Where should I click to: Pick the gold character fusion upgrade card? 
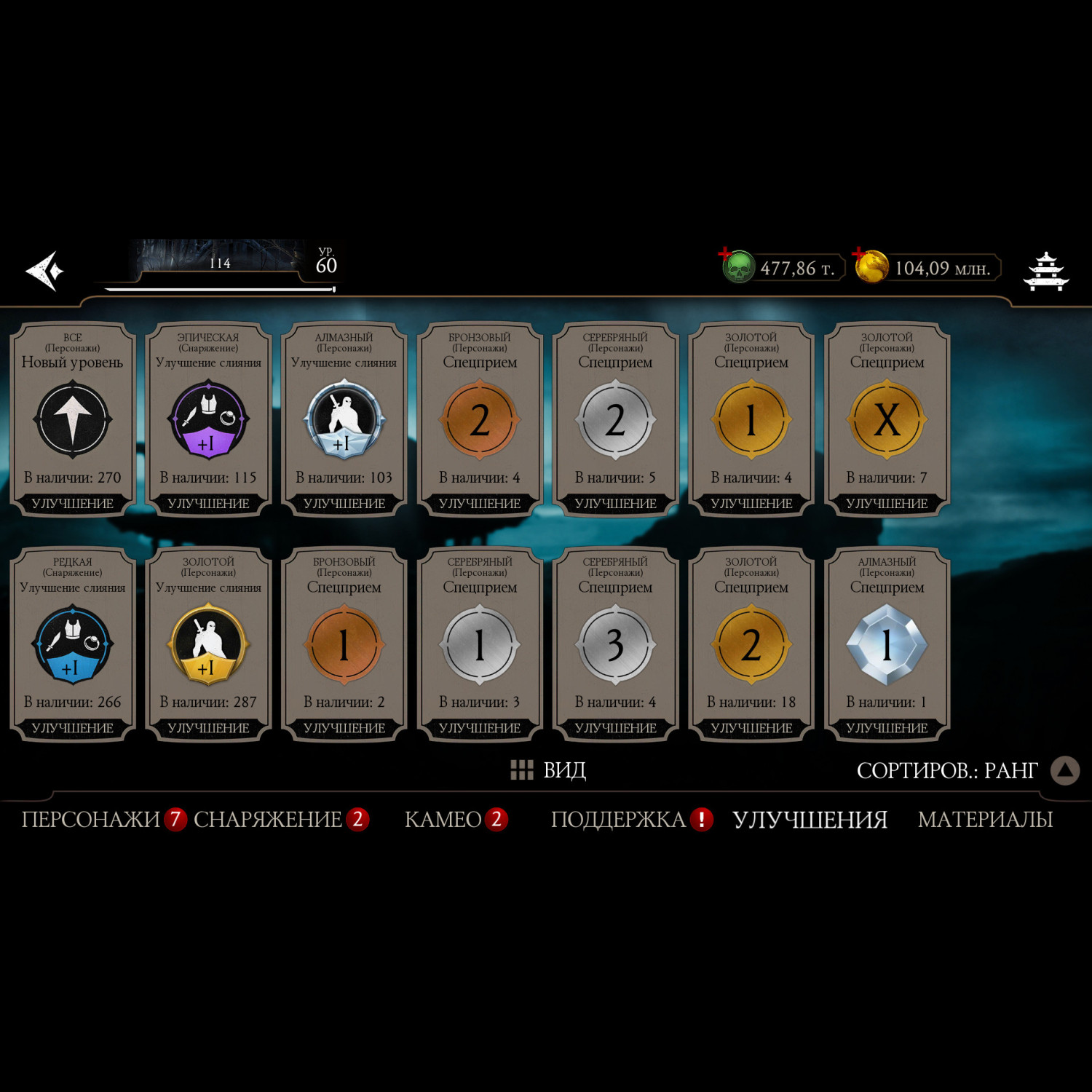208,645
